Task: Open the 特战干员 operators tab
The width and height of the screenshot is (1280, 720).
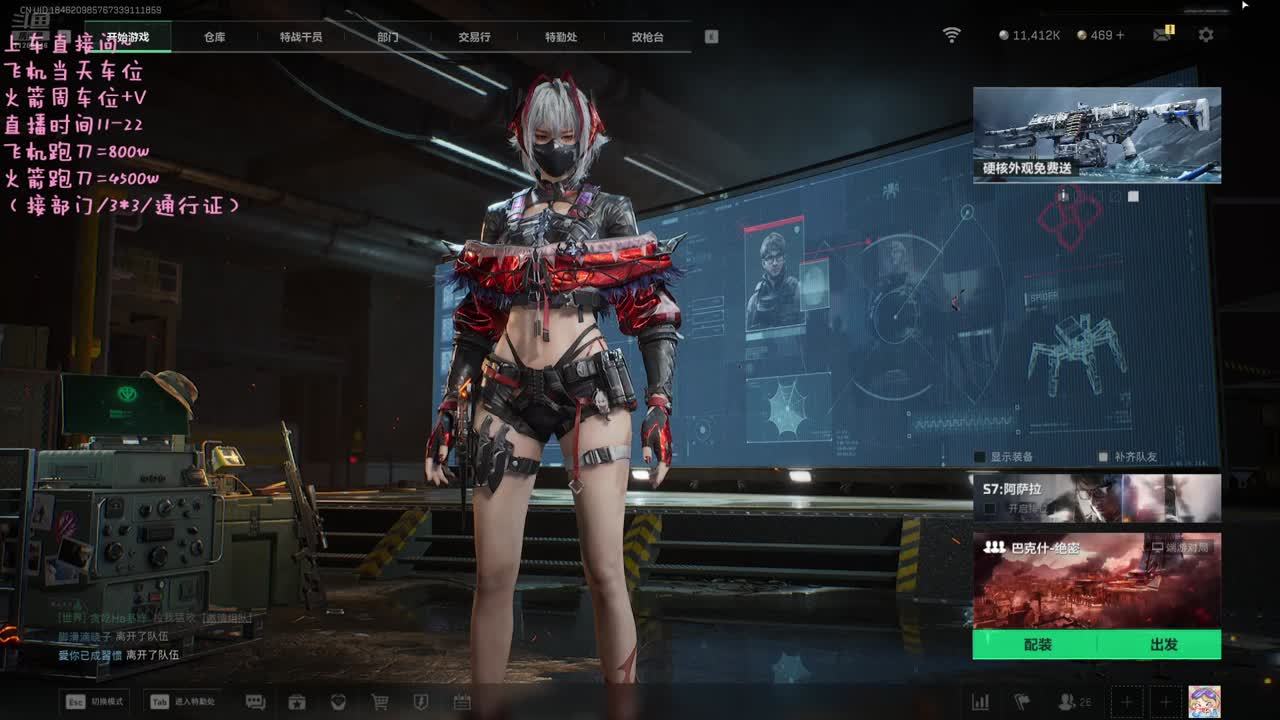Action: click(301, 37)
